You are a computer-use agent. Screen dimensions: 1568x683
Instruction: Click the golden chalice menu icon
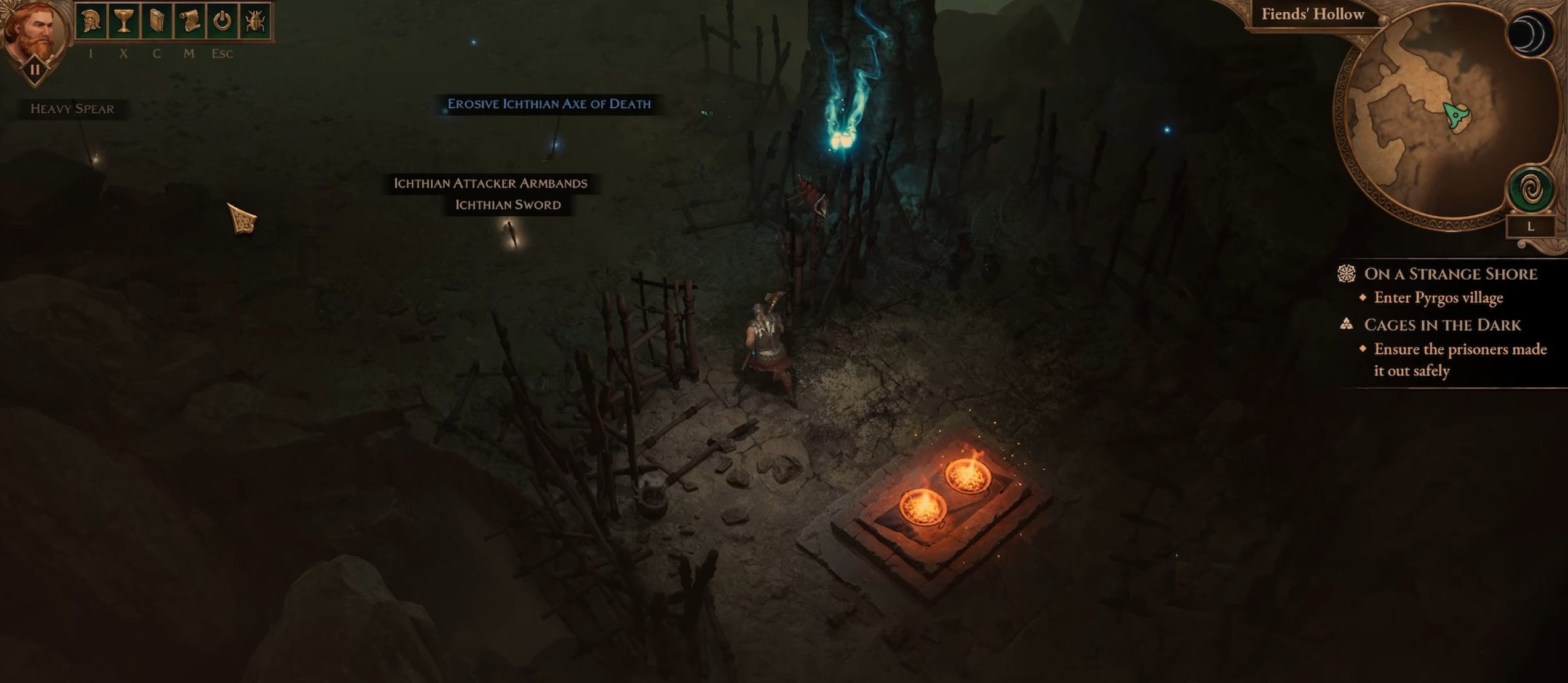[123, 22]
